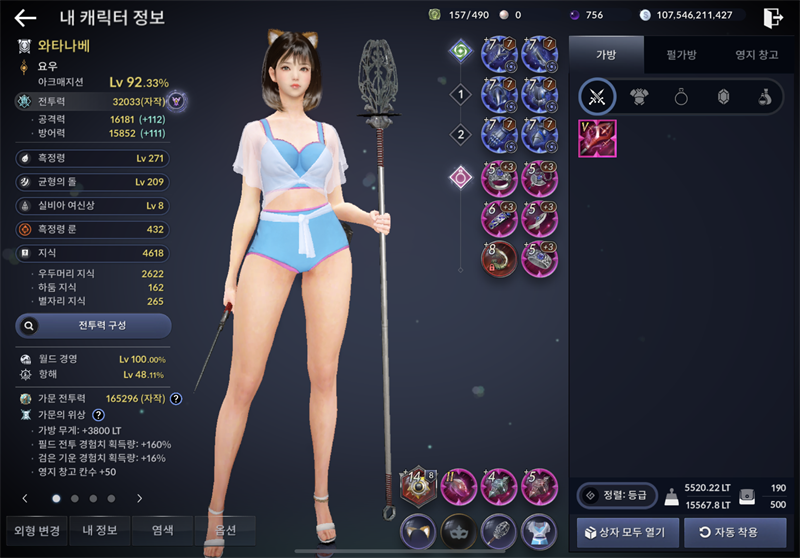Click the 상자 모두 열기 button

pyautogui.click(x=628, y=531)
